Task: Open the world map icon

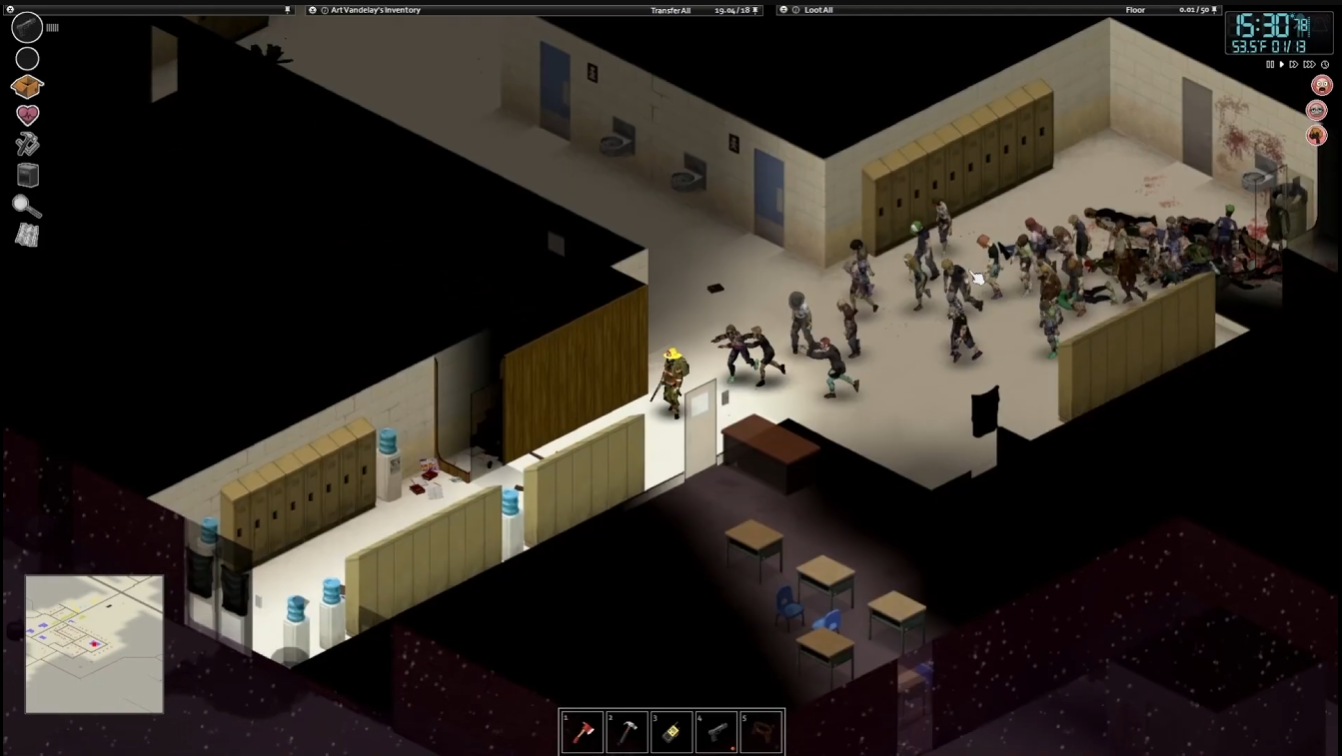Action: pos(27,235)
